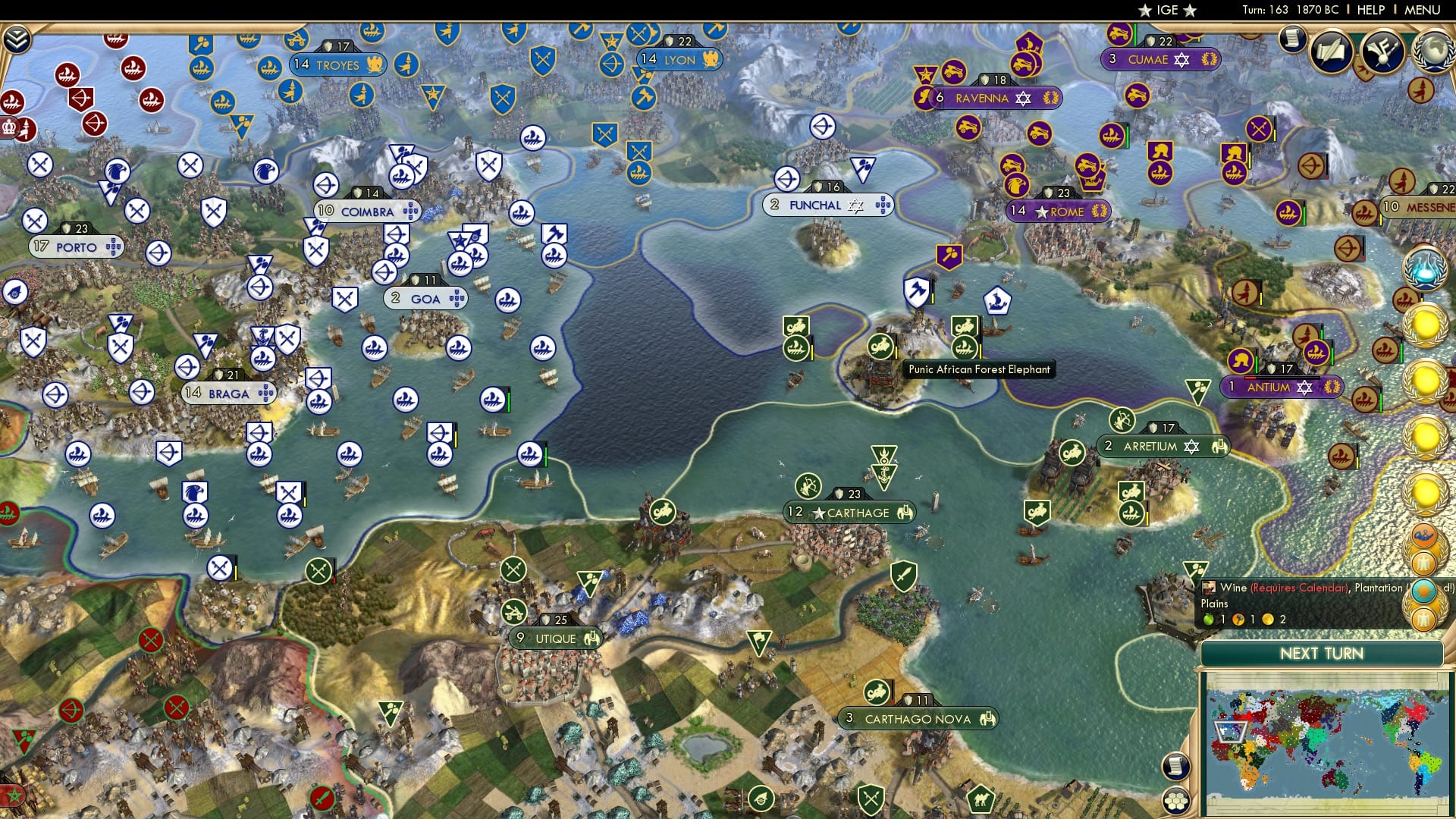Image resolution: width=1456 pixels, height=819 pixels.
Task: Open the Social Policies screen icon
Action: coord(1331,52)
